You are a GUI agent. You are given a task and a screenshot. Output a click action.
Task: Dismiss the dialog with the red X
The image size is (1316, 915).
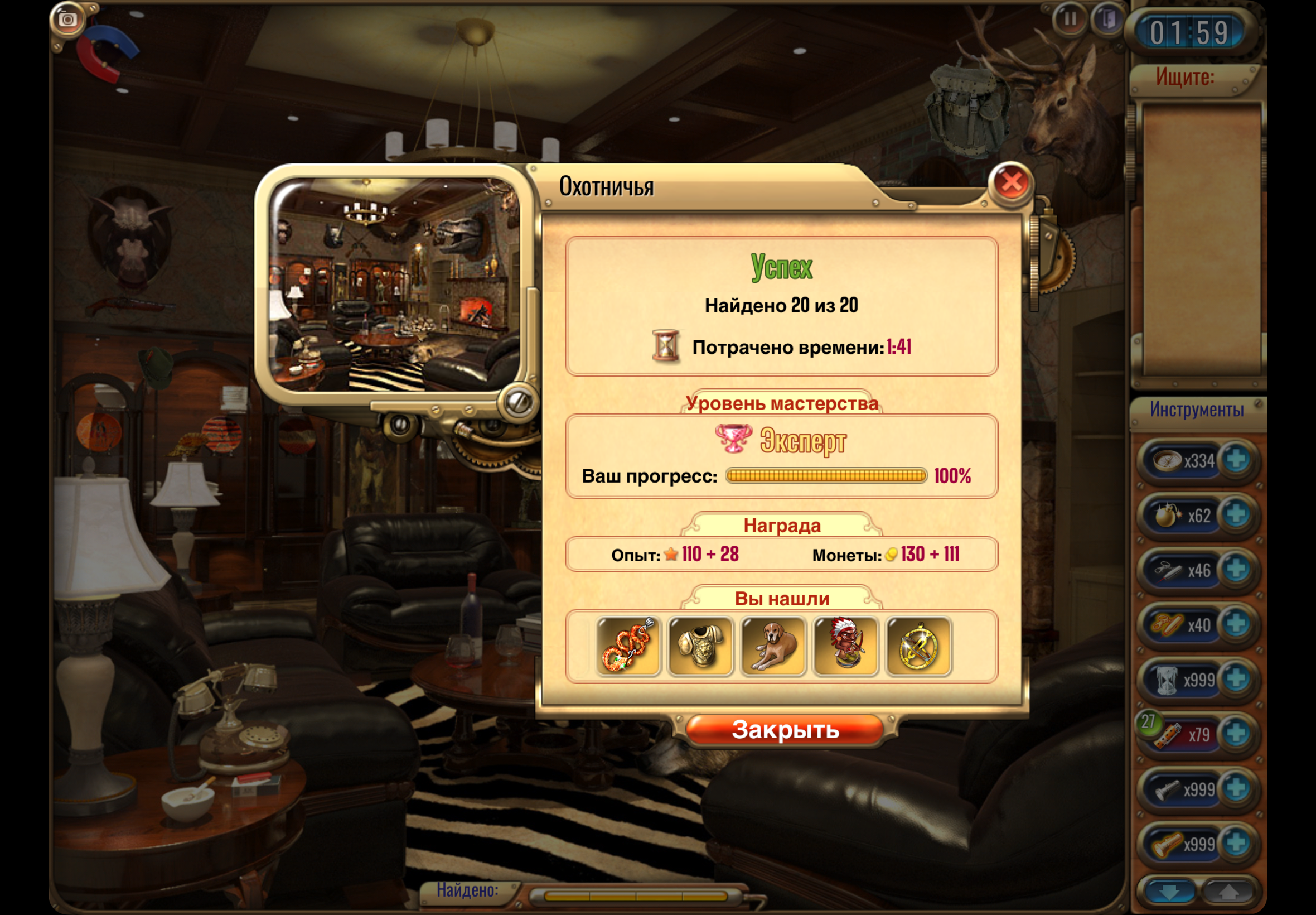[1011, 184]
